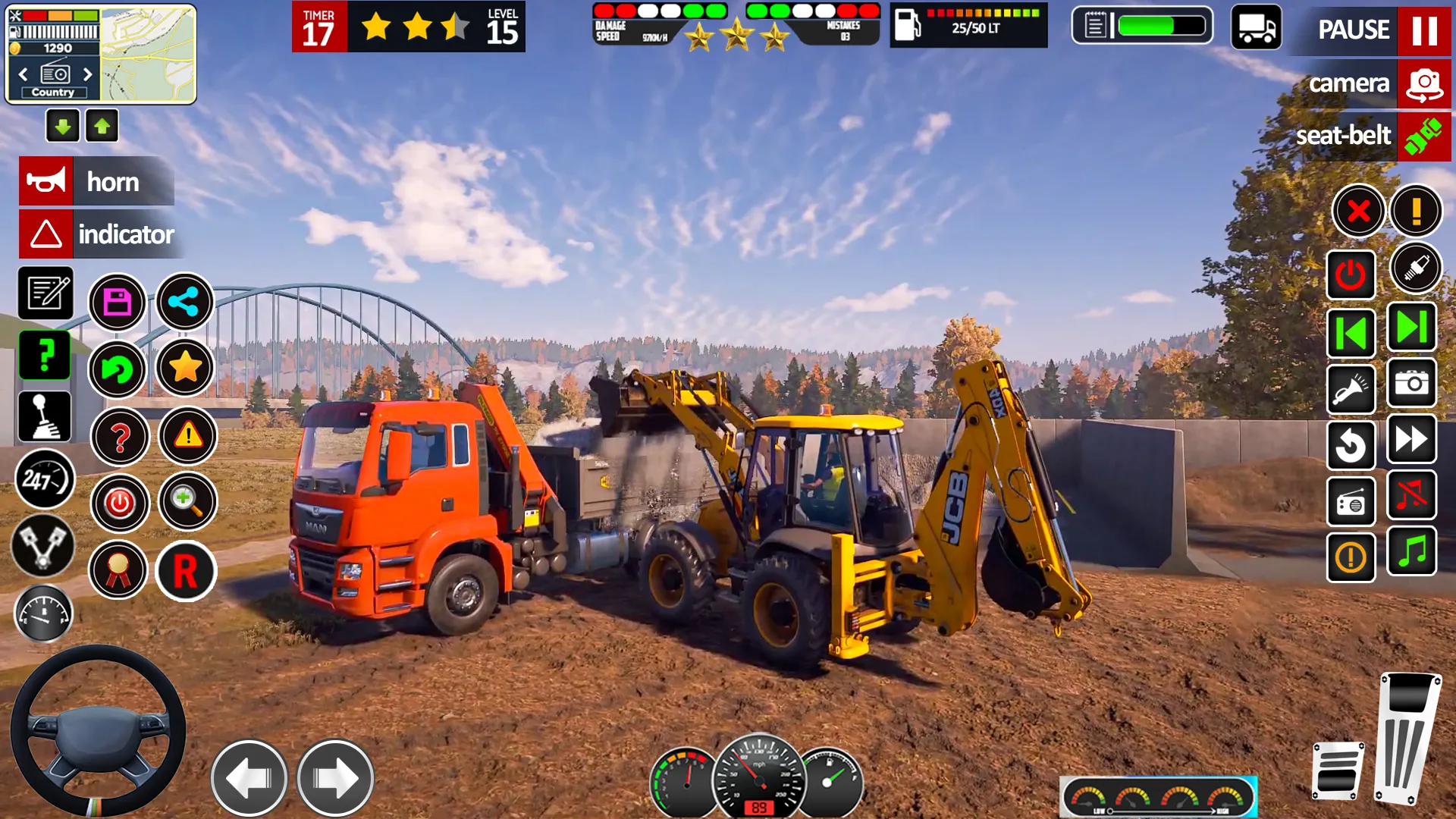Tap the achievement medal icon
The height and width of the screenshot is (819, 1456).
tap(118, 570)
